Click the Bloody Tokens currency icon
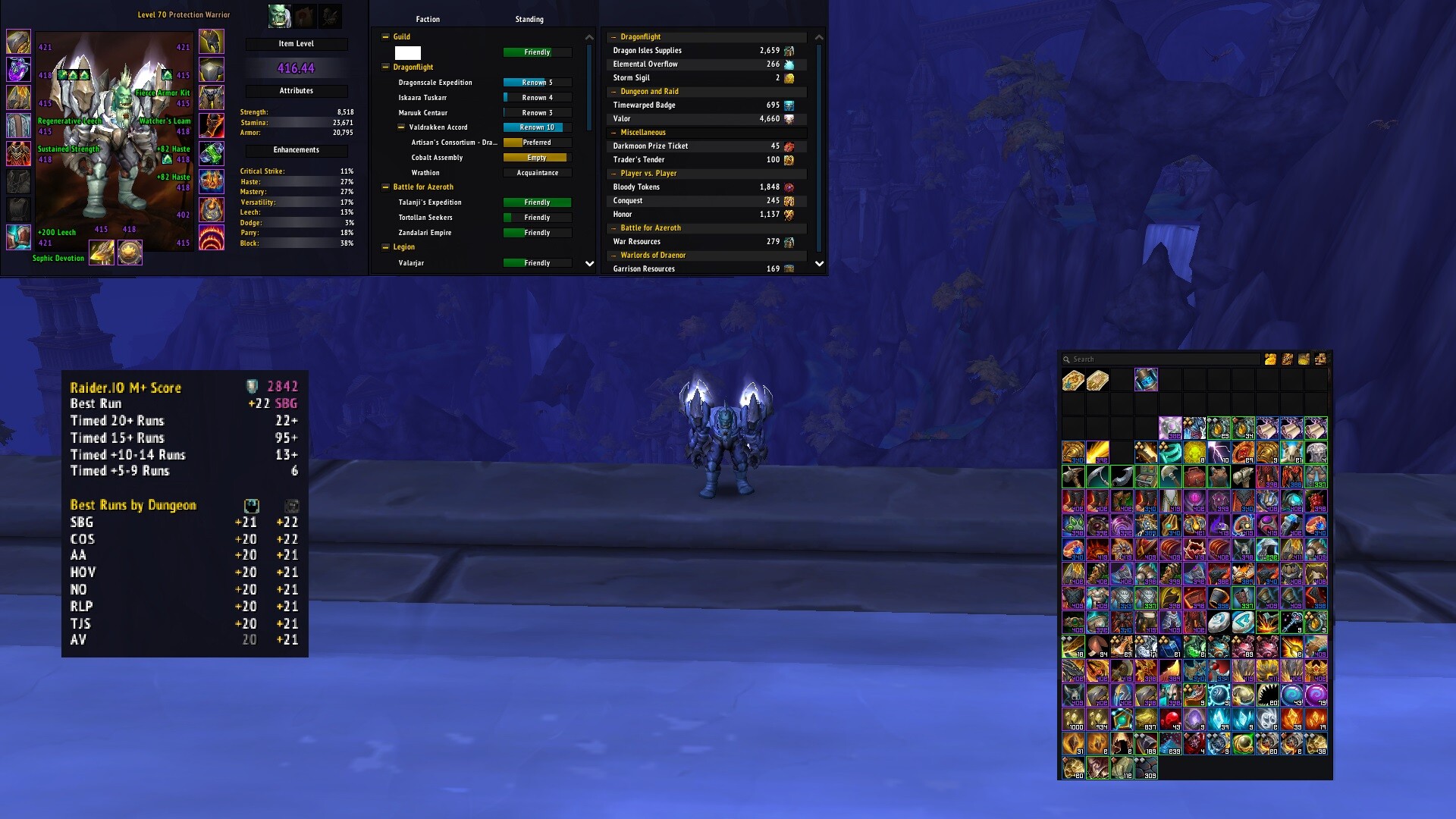Image resolution: width=1456 pixels, height=819 pixels. (789, 187)
